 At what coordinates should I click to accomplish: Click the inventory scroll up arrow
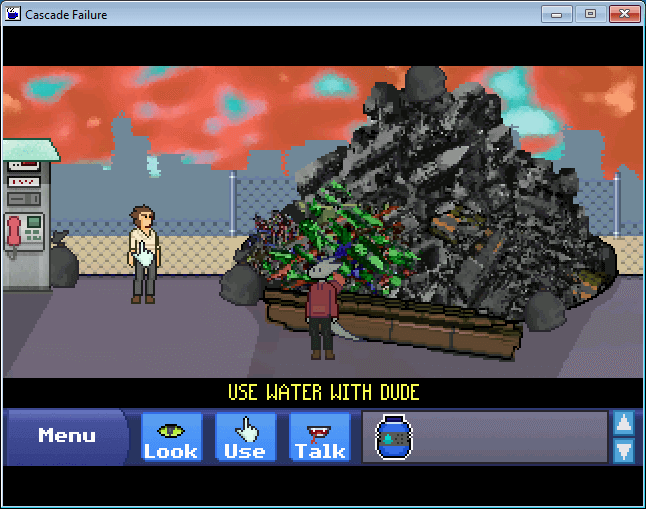pyautogui.click(x=623, y=423)
